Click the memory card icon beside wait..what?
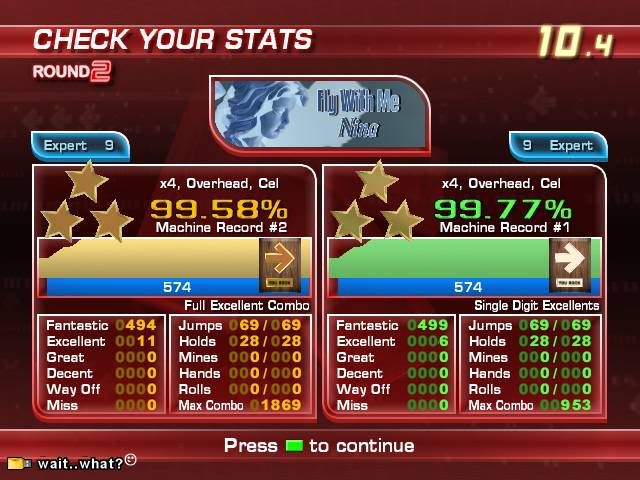The width and height of the screenshot is (640, 480). click(x=19, y=463)
